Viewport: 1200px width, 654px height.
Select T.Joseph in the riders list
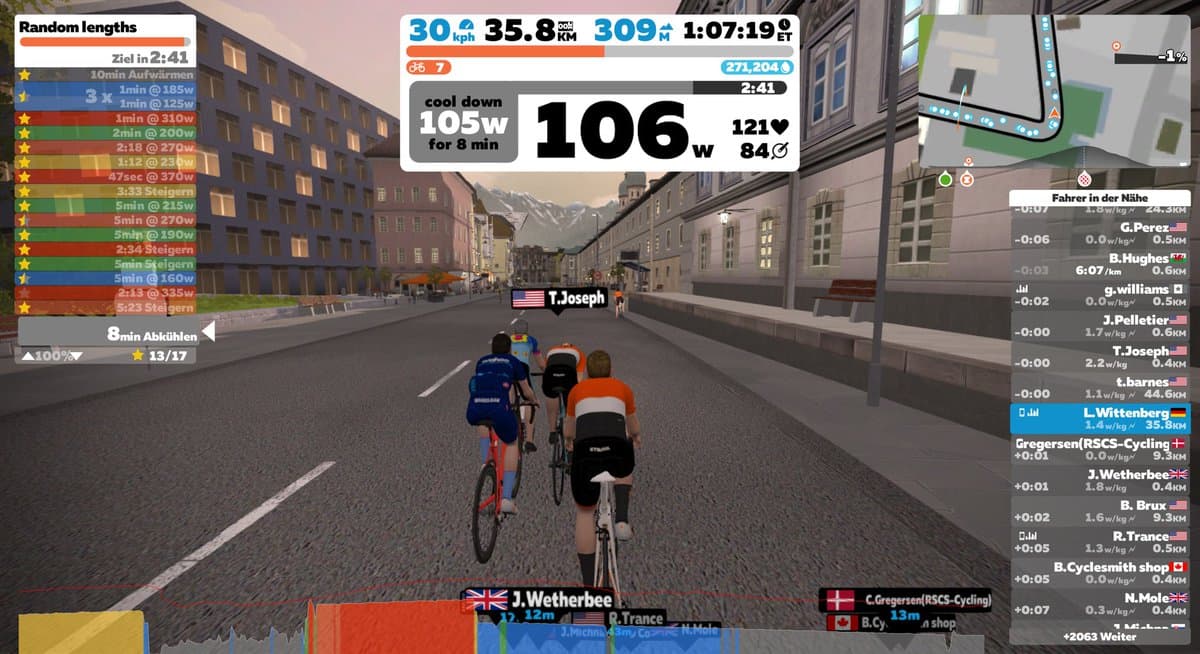pyautogui.click(x=1098, y=357)
